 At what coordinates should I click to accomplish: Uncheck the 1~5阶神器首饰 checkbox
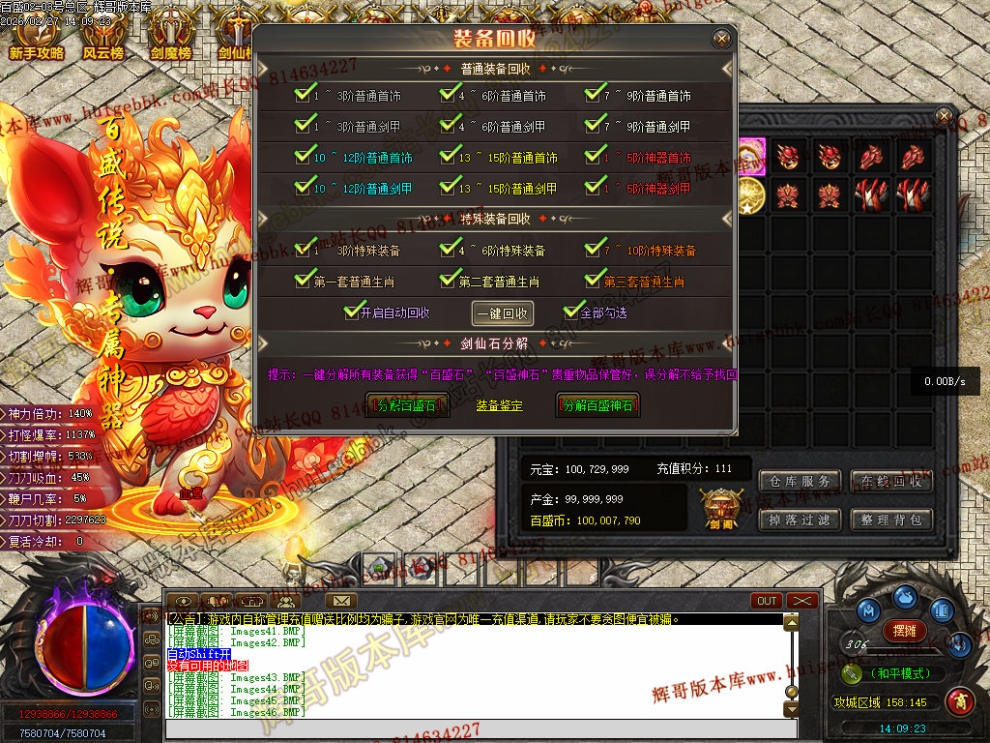click(x=594, y=157)
